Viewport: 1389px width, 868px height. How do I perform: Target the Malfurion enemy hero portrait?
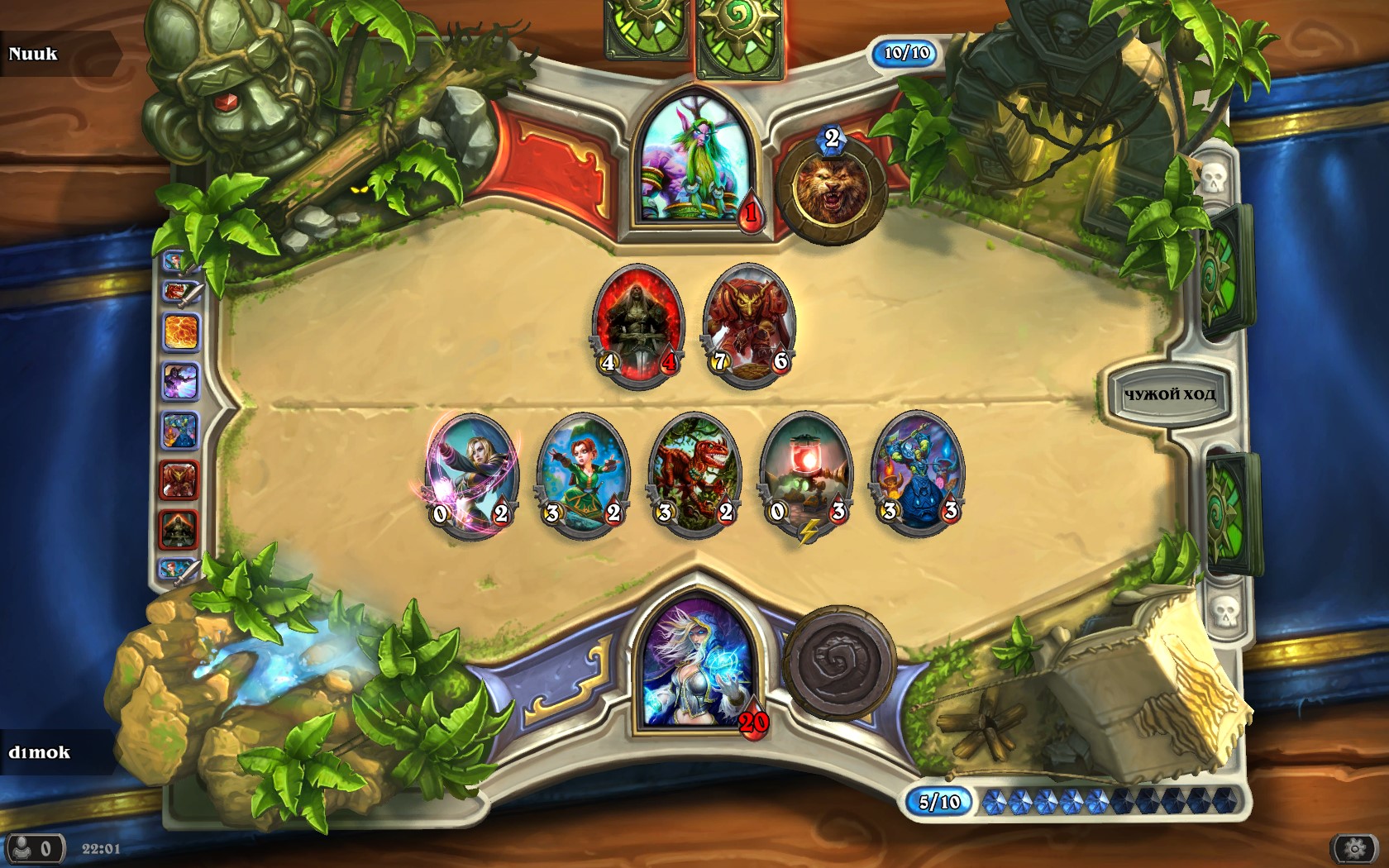point(696,161)
